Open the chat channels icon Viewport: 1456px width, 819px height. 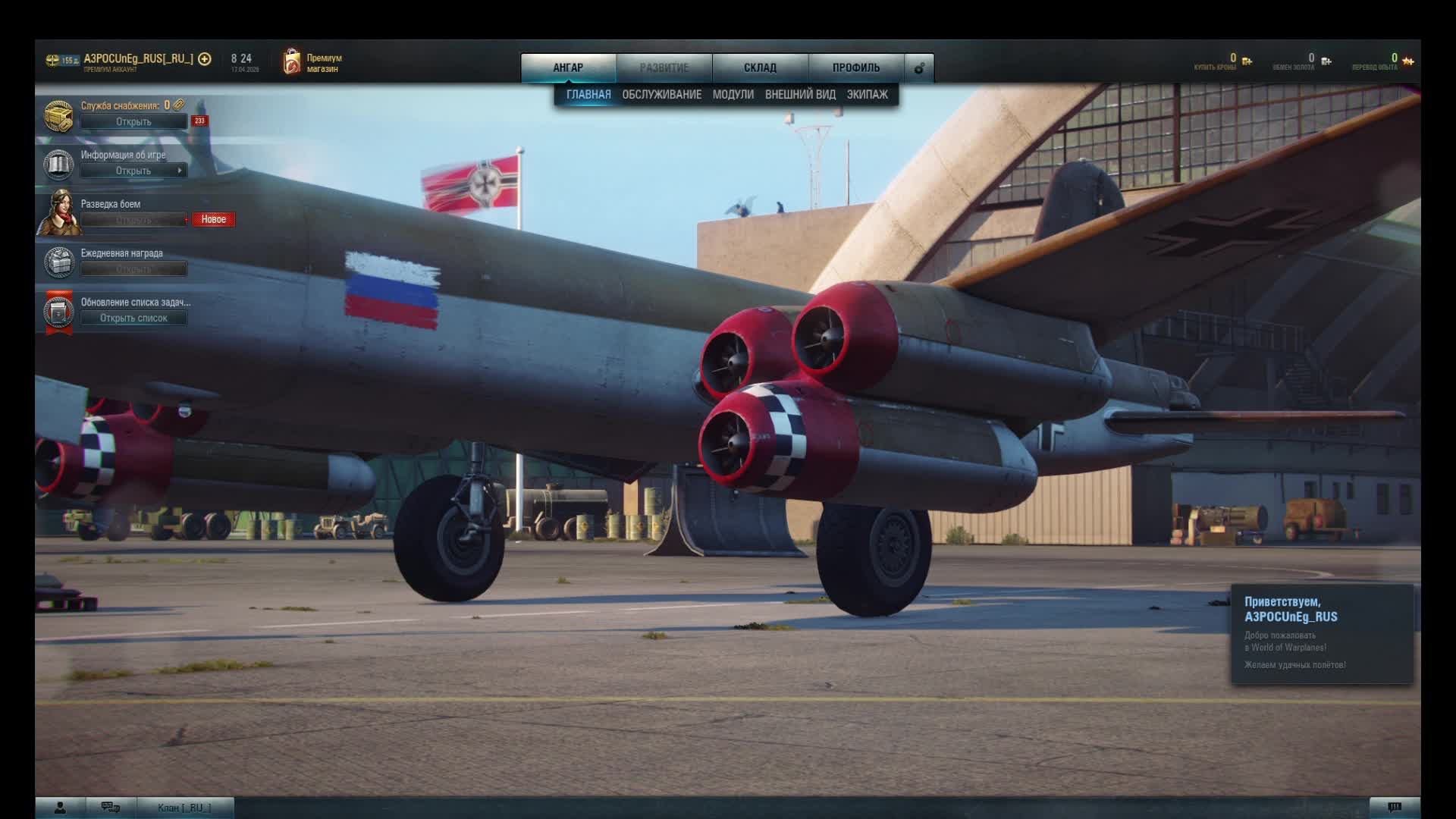pos(111,808)
